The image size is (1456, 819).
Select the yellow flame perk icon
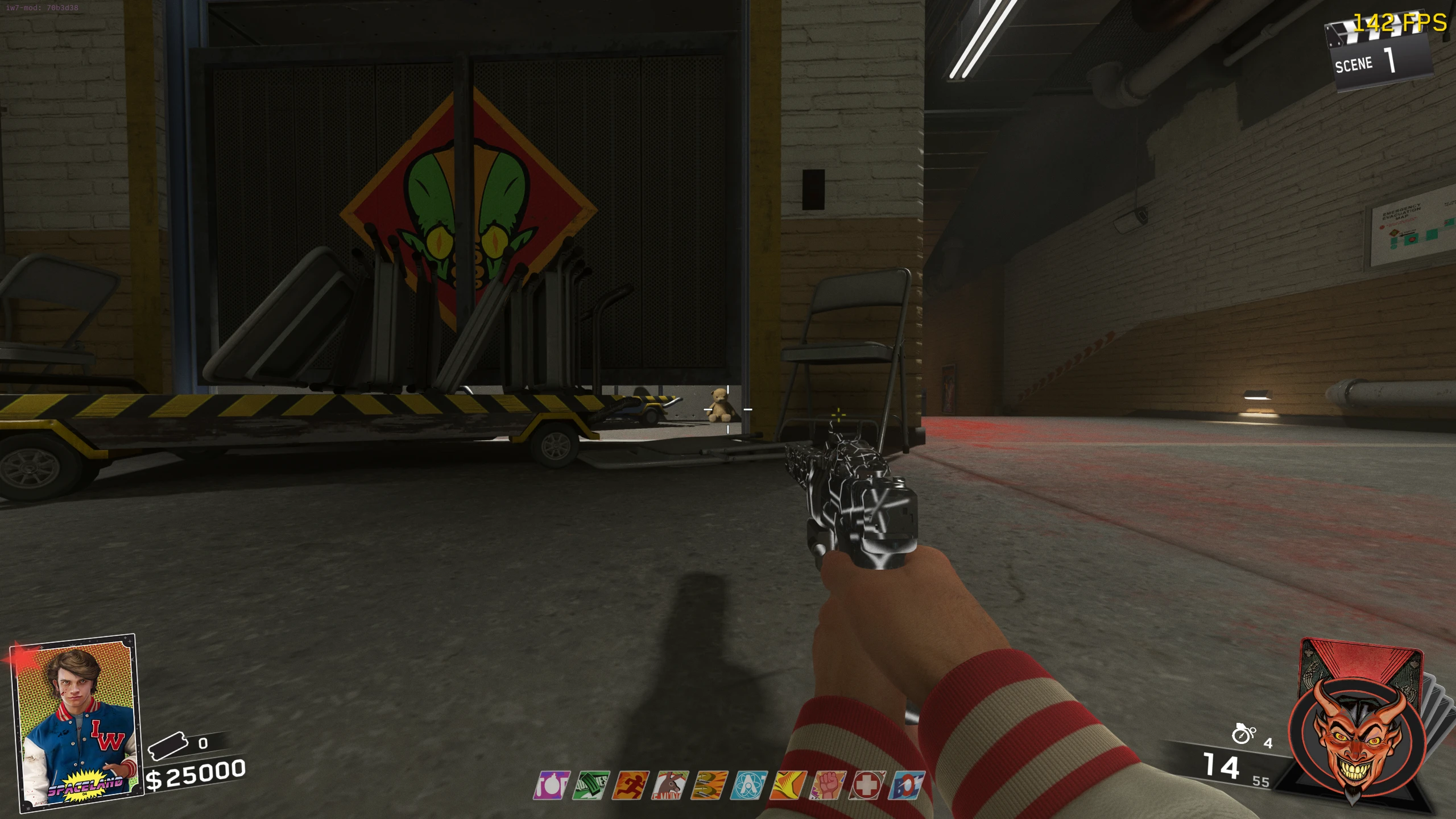(x=788, y=785)
